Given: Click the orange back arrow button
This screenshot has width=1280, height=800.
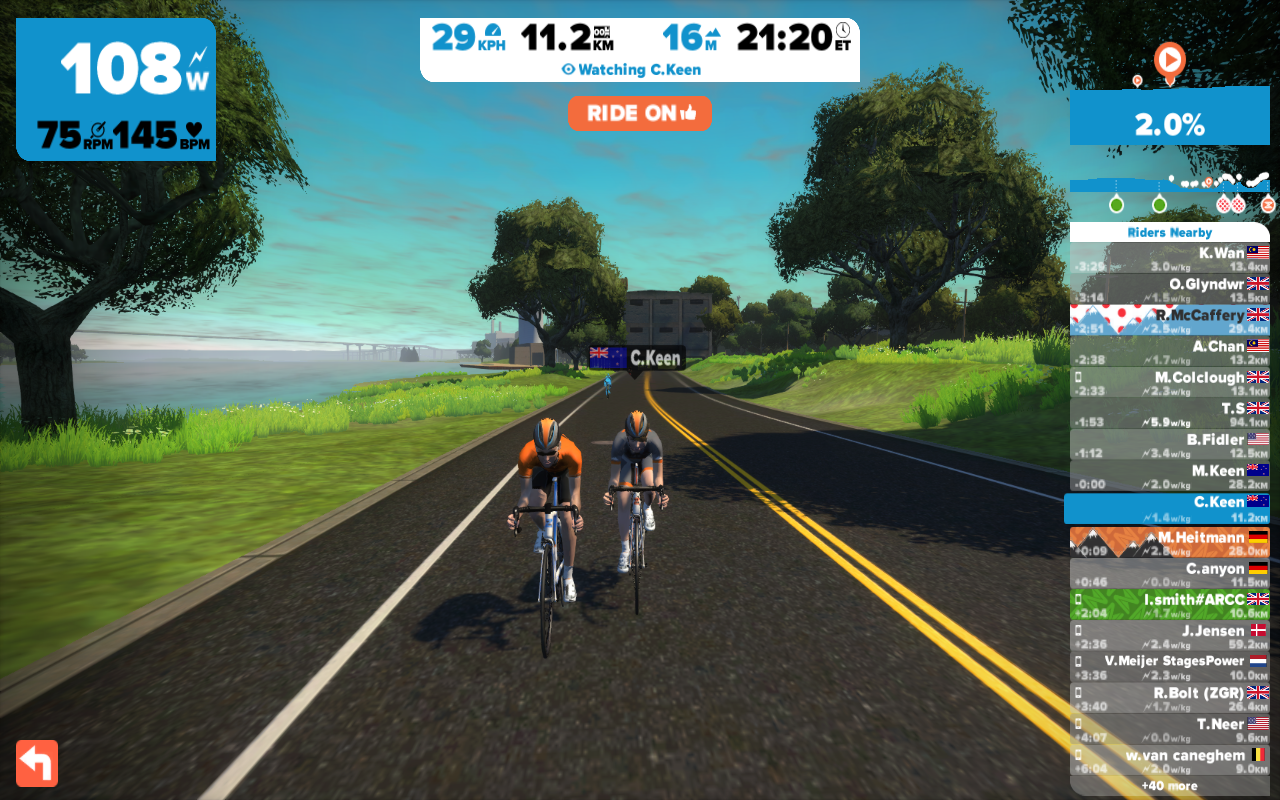Looking at the screenshot, I should point(37,763).
